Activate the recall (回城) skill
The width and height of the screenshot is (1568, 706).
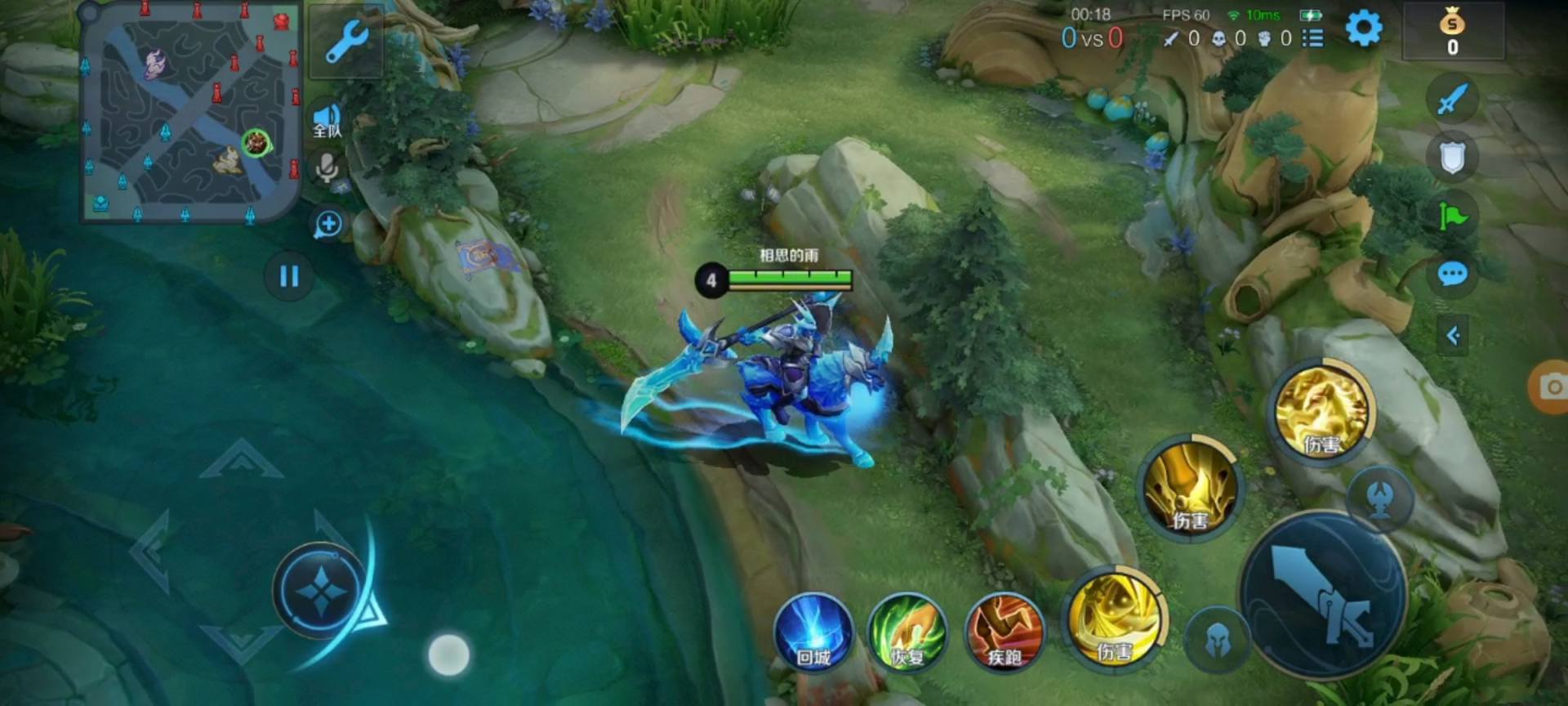click(x=813, y=633)
